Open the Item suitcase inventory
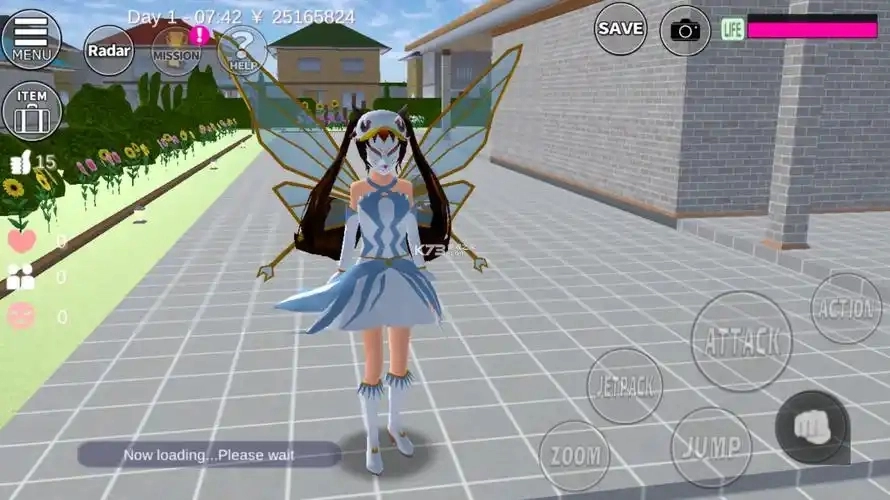890x500 pixels. (32, 110)
